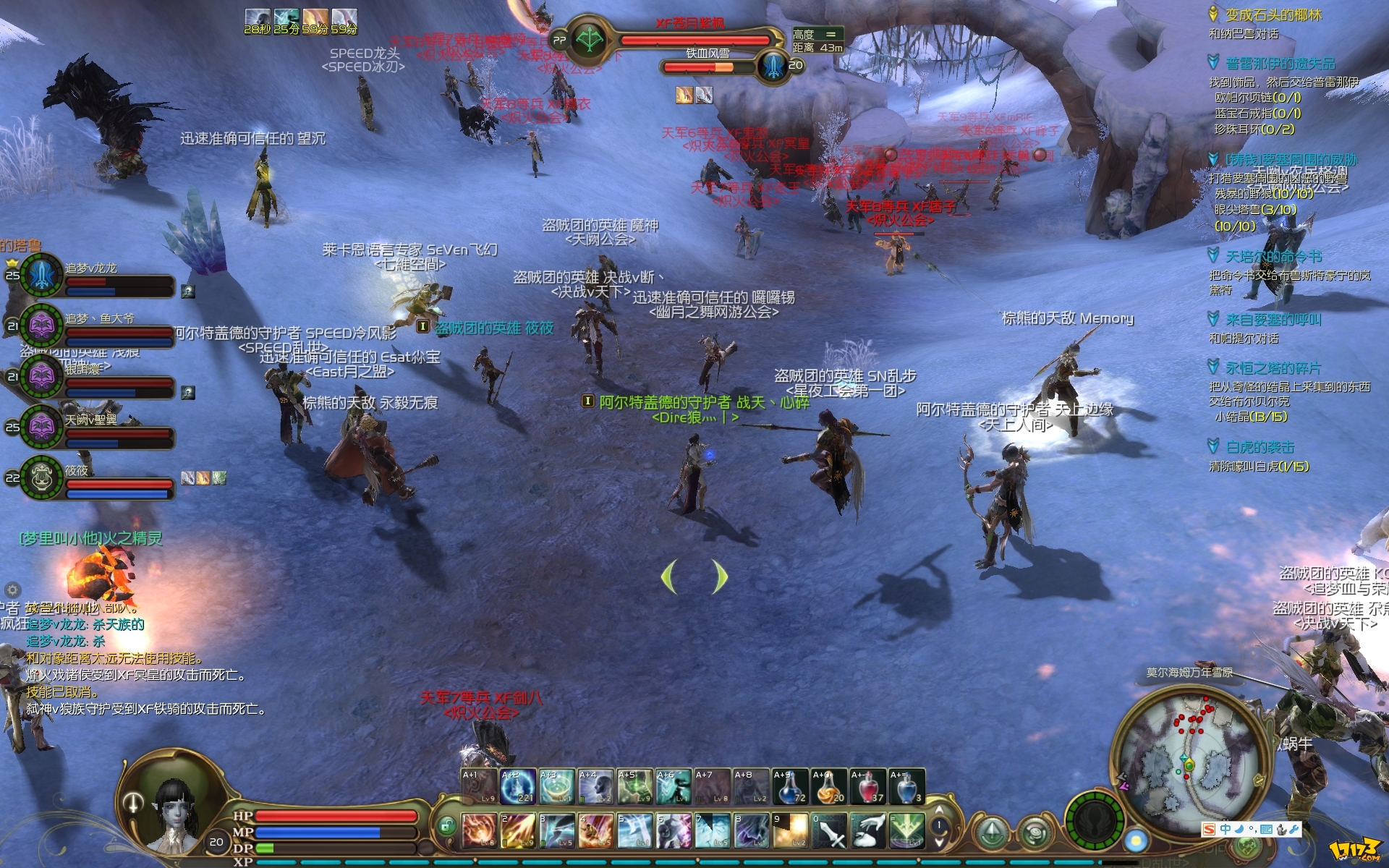Screen dimensions: 1389x868
Task: Switch hotbar page with the up arrow
Action: tap(939, 809)
